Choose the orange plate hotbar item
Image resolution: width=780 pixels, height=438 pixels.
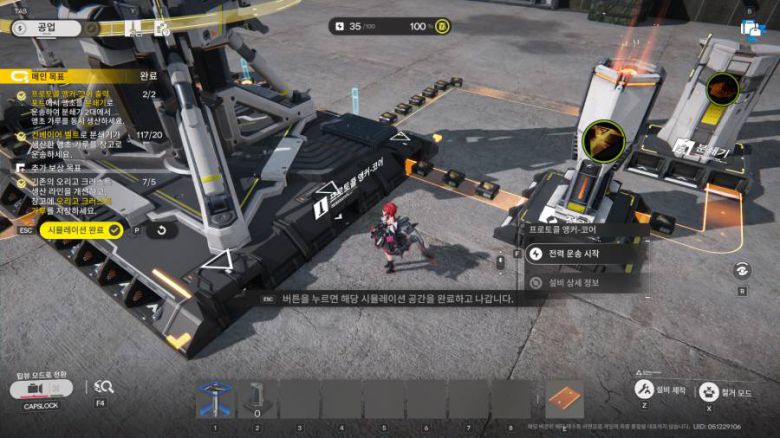pyautogui.click(x=564, y=399)
